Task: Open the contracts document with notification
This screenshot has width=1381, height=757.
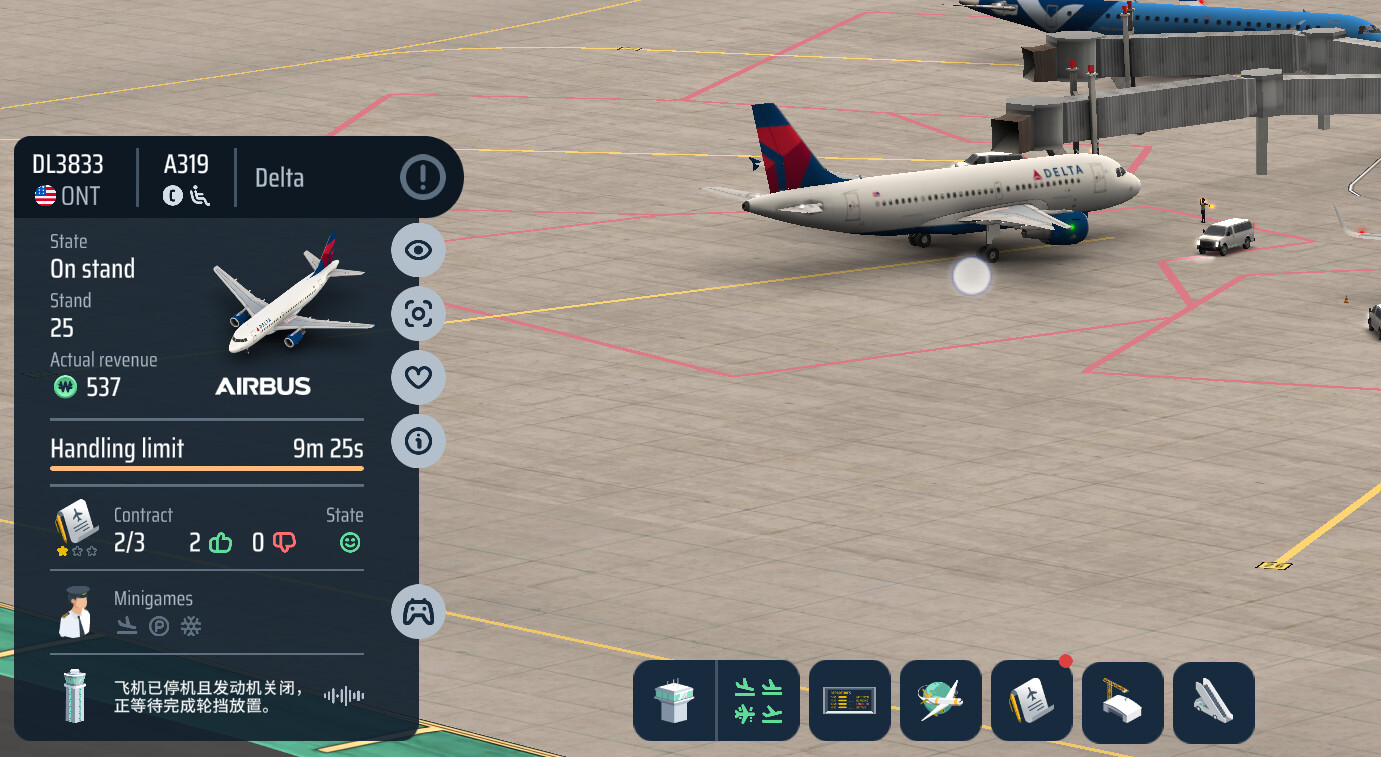Action: click(x=1031, y=701)
